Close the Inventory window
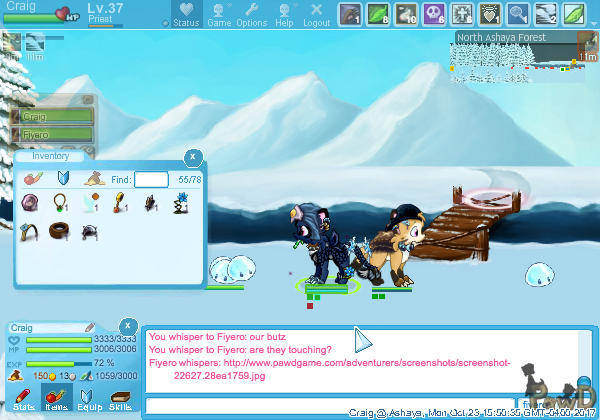The image size is (600, 420). pyautogui.click(x=192, y=157)
